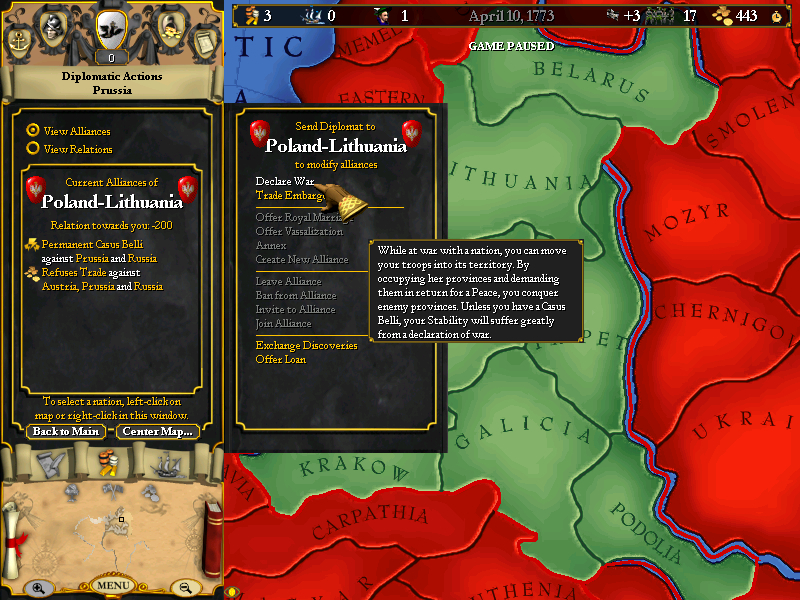The image size is (800, 600).
Task: Select the View Alliances radio option
Action: [33, 130]
